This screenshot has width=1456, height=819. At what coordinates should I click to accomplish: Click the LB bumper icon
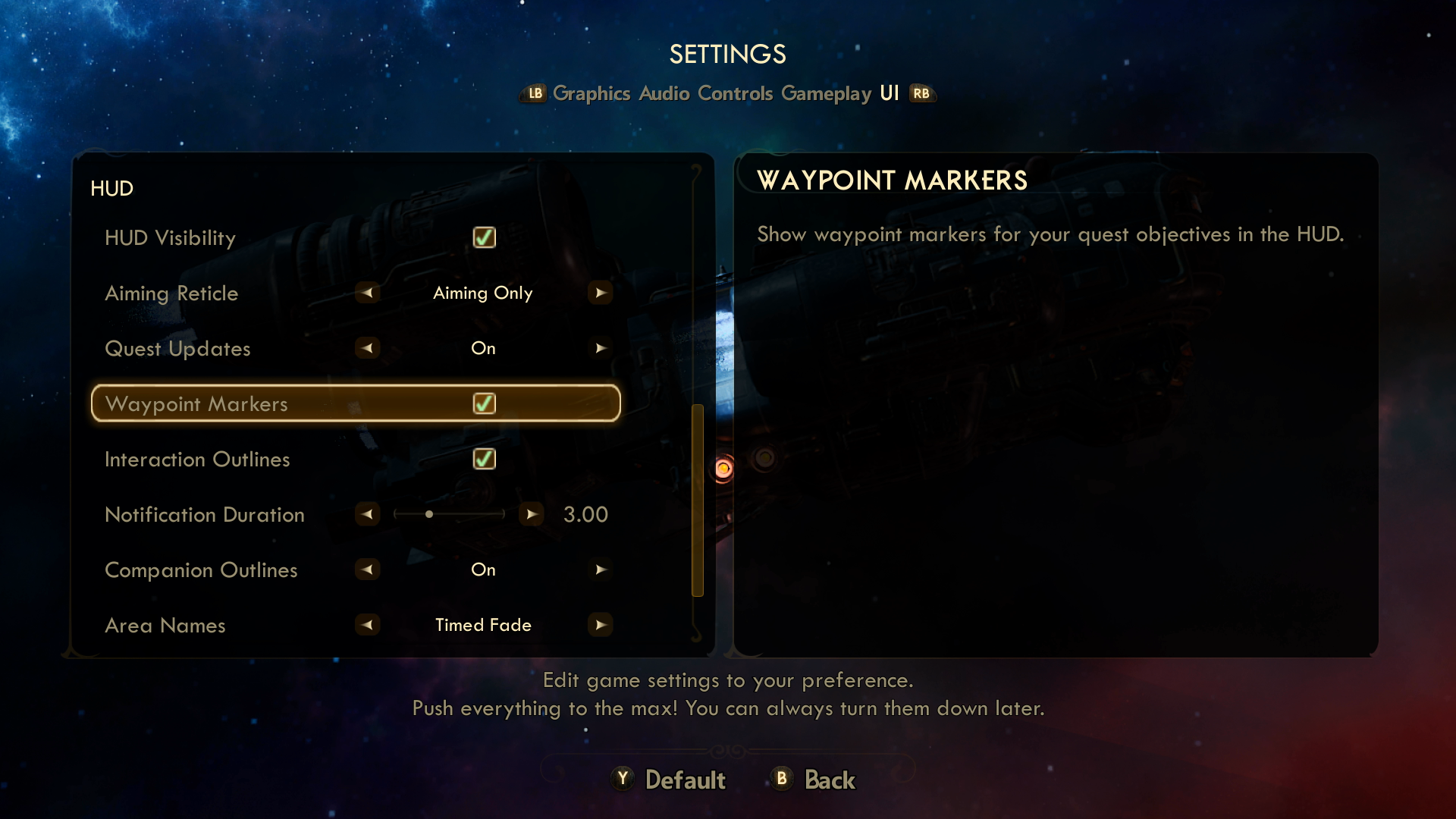535,93
